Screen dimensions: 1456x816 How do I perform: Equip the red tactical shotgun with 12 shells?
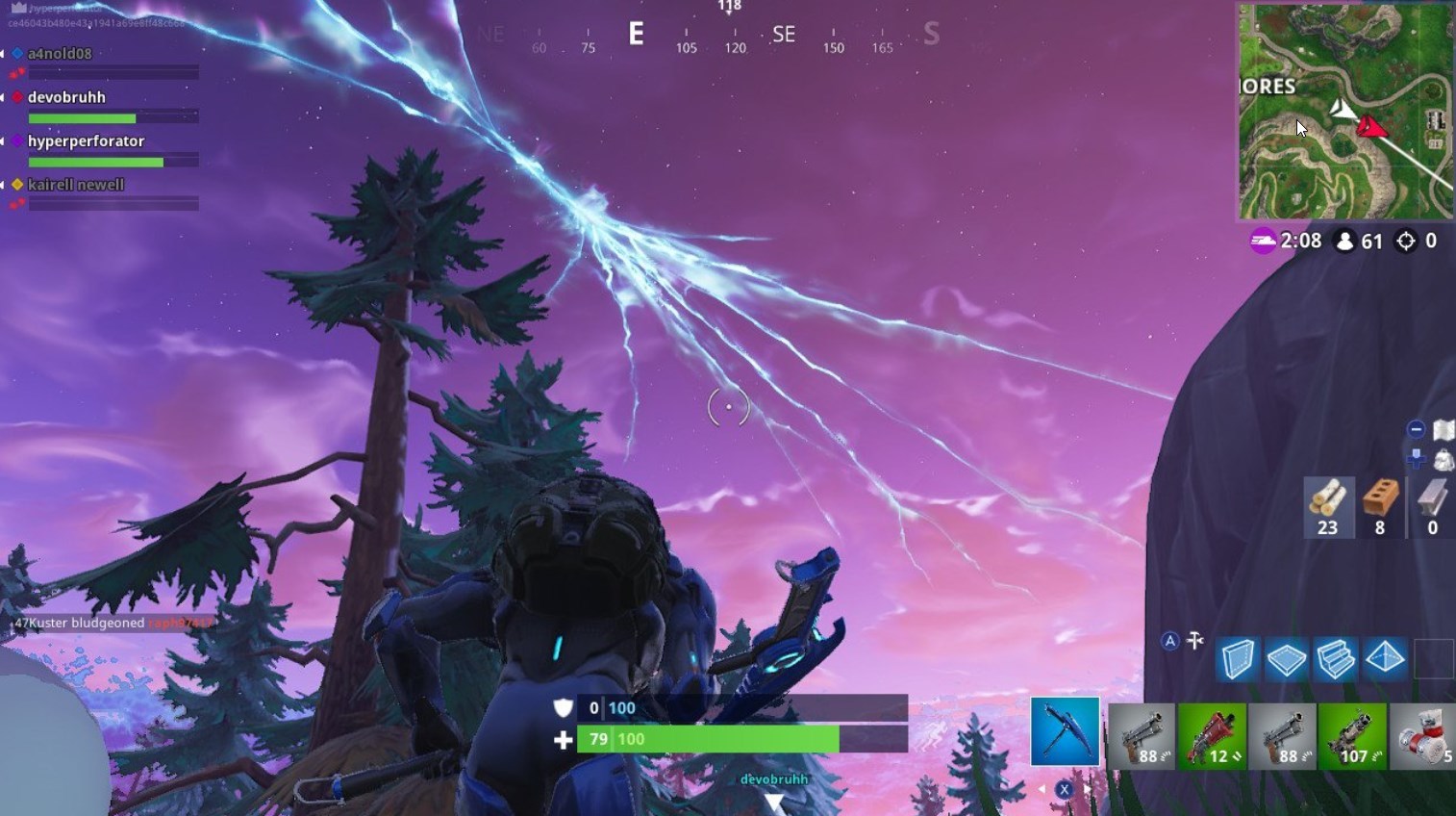click(1212, 735)
